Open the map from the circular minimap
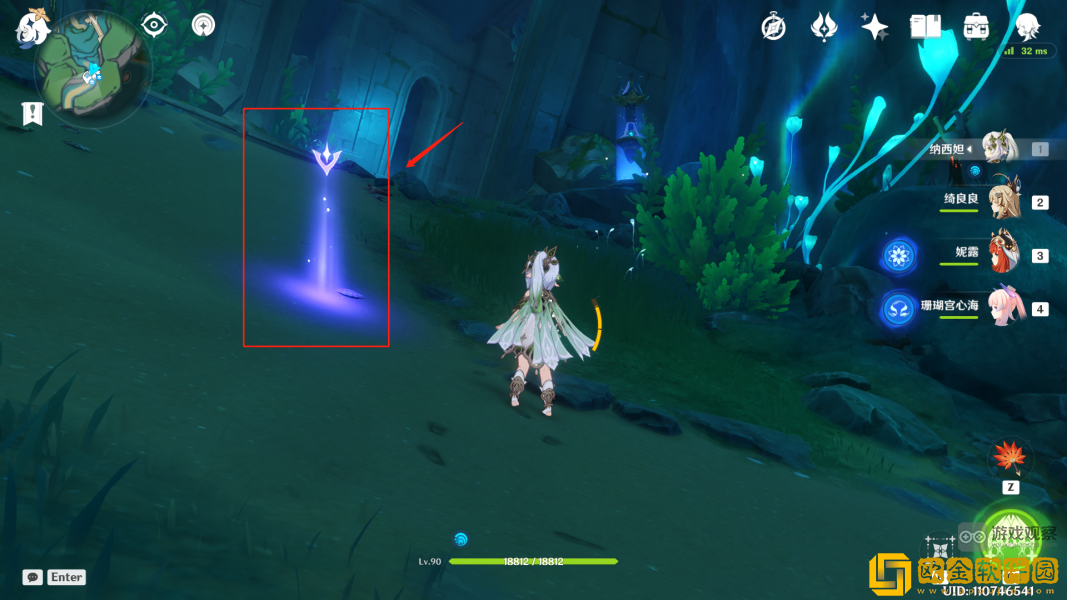1067x600 pixels. click(92, 70)
